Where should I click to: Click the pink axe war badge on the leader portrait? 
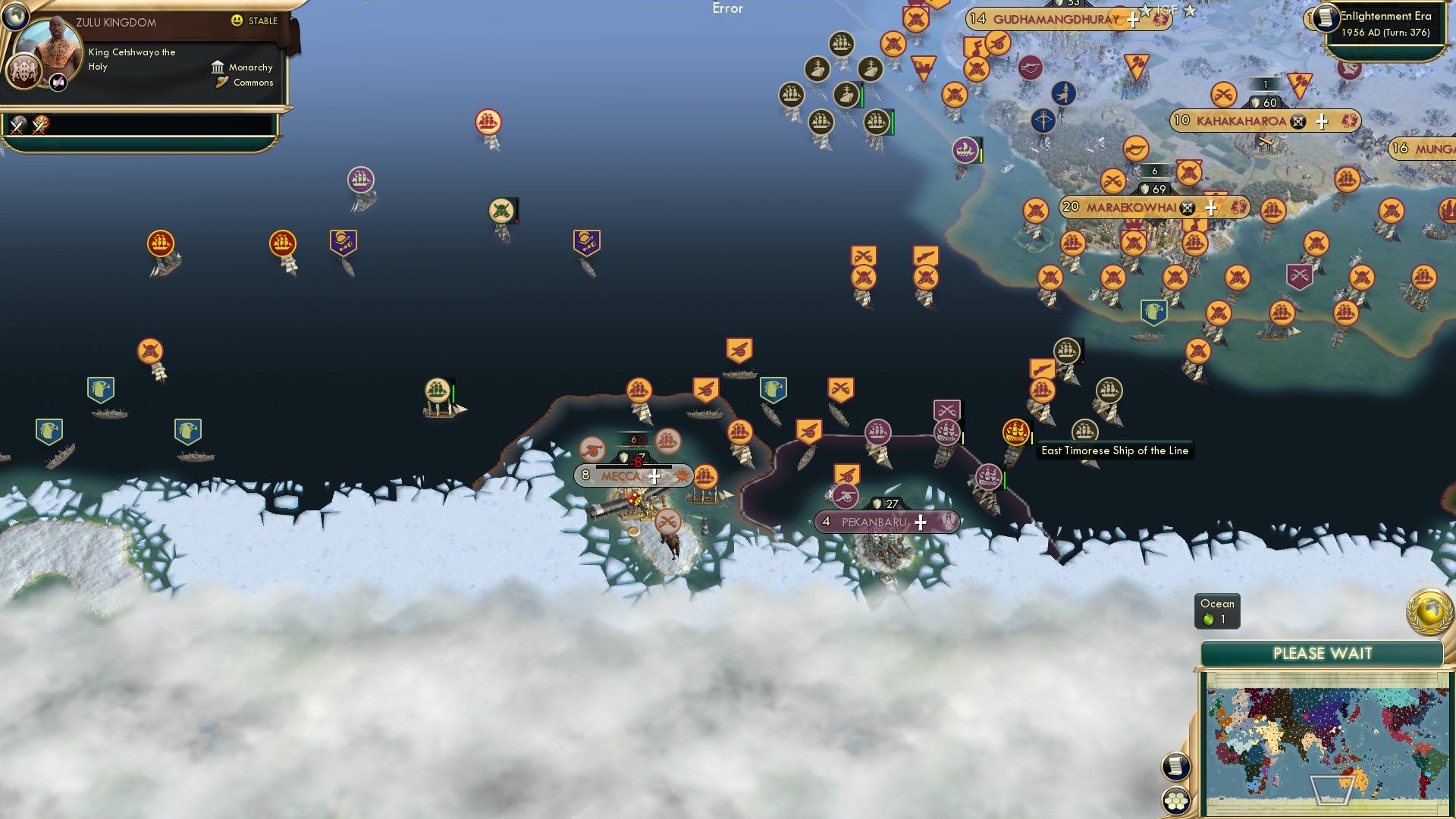58,83
